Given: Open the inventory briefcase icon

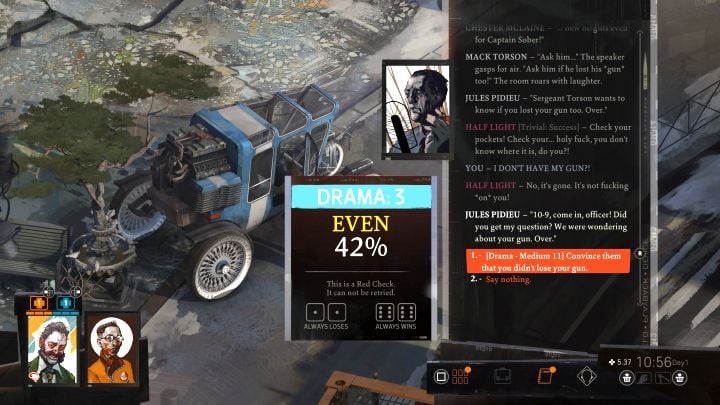Looking at the screenshot, I should pos(503,378).
